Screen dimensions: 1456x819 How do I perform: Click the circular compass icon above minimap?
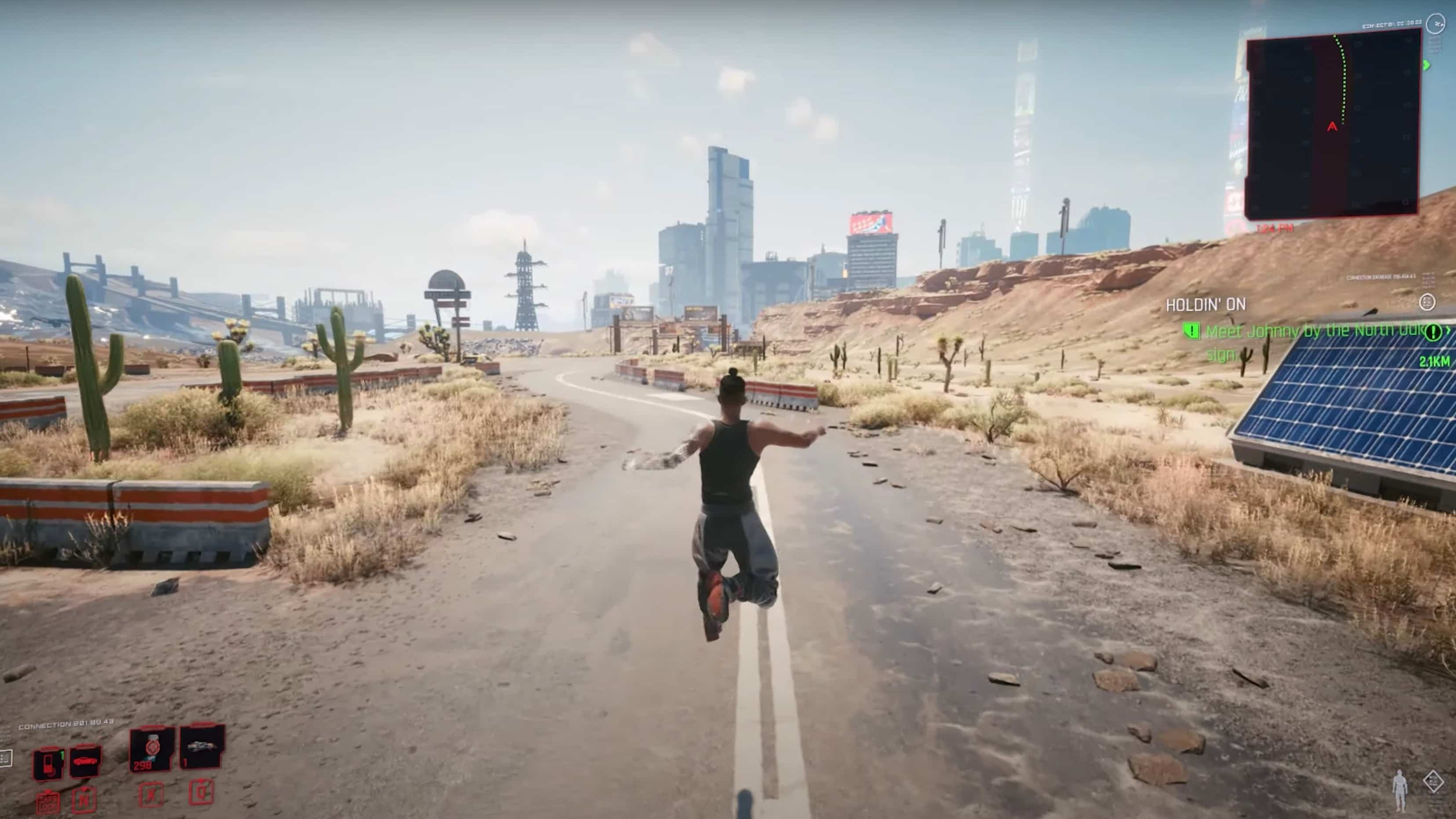[x=1436, y=24]
